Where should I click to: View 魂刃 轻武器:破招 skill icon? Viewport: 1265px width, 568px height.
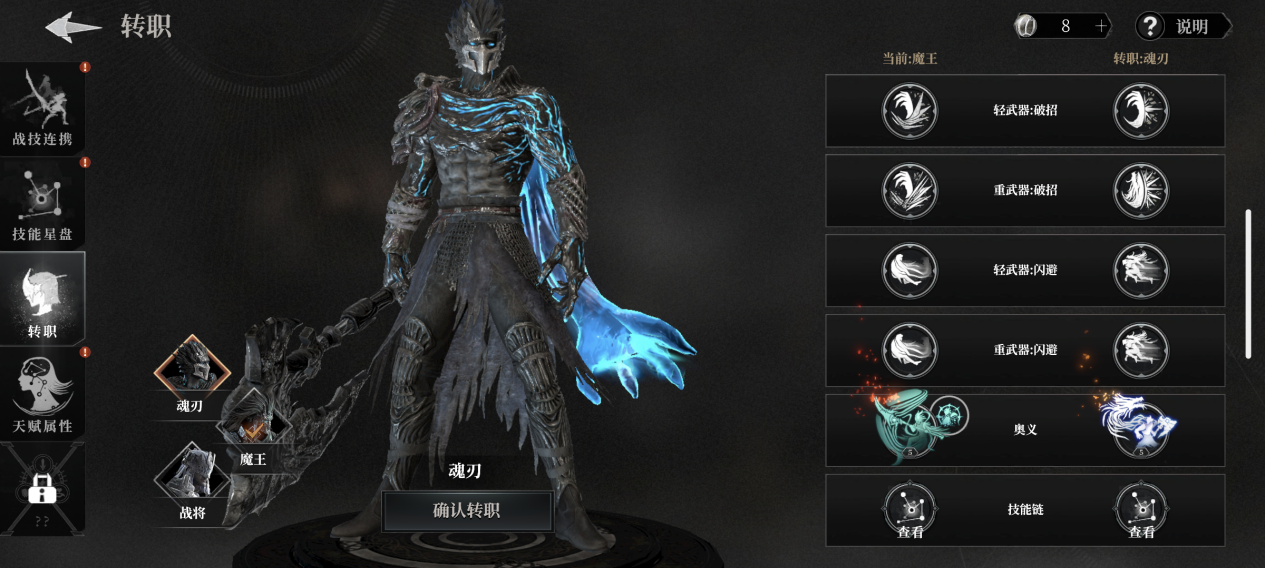[x=1141, y=110]
